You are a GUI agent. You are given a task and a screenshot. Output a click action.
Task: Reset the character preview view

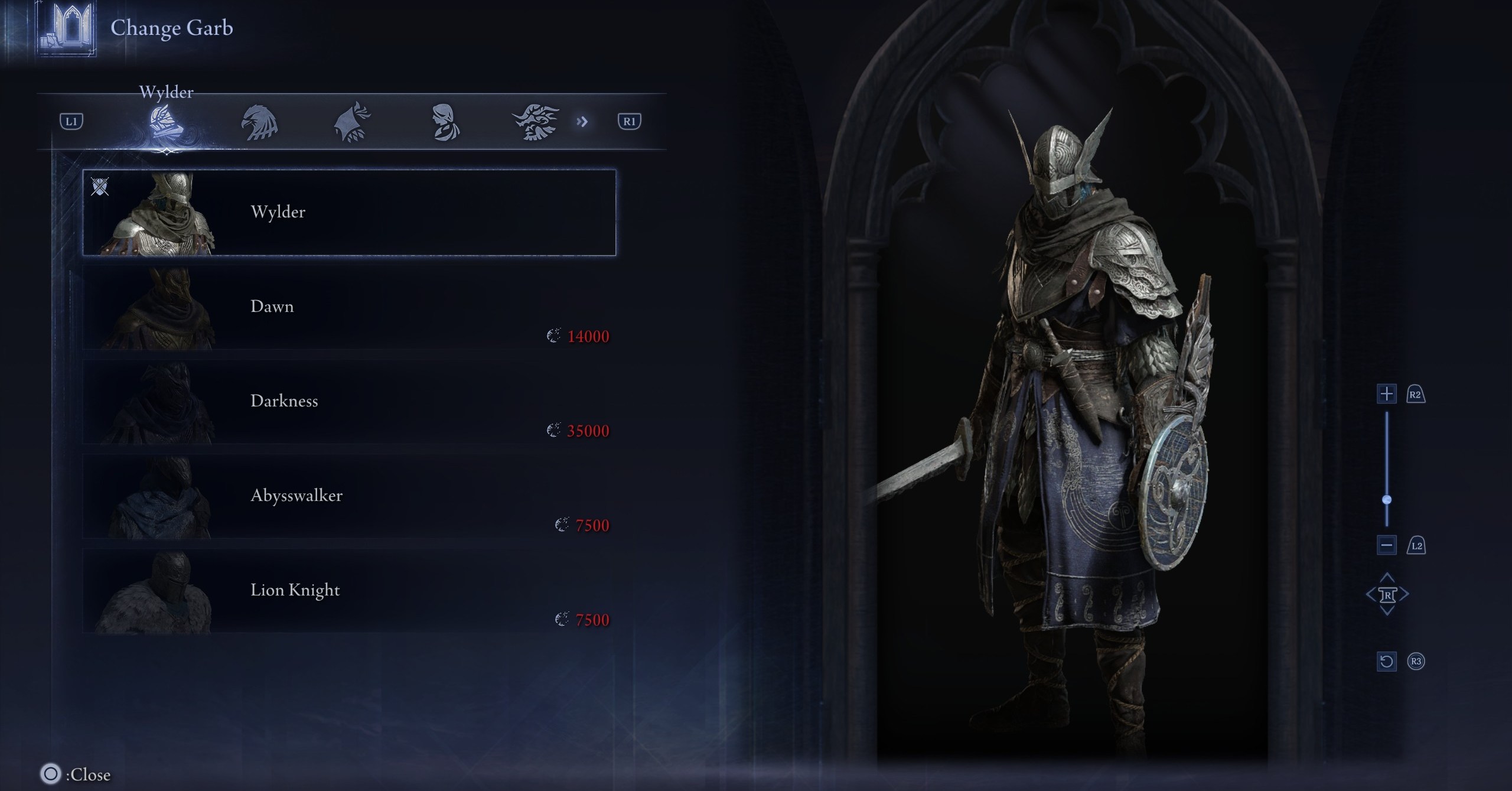1386,661
